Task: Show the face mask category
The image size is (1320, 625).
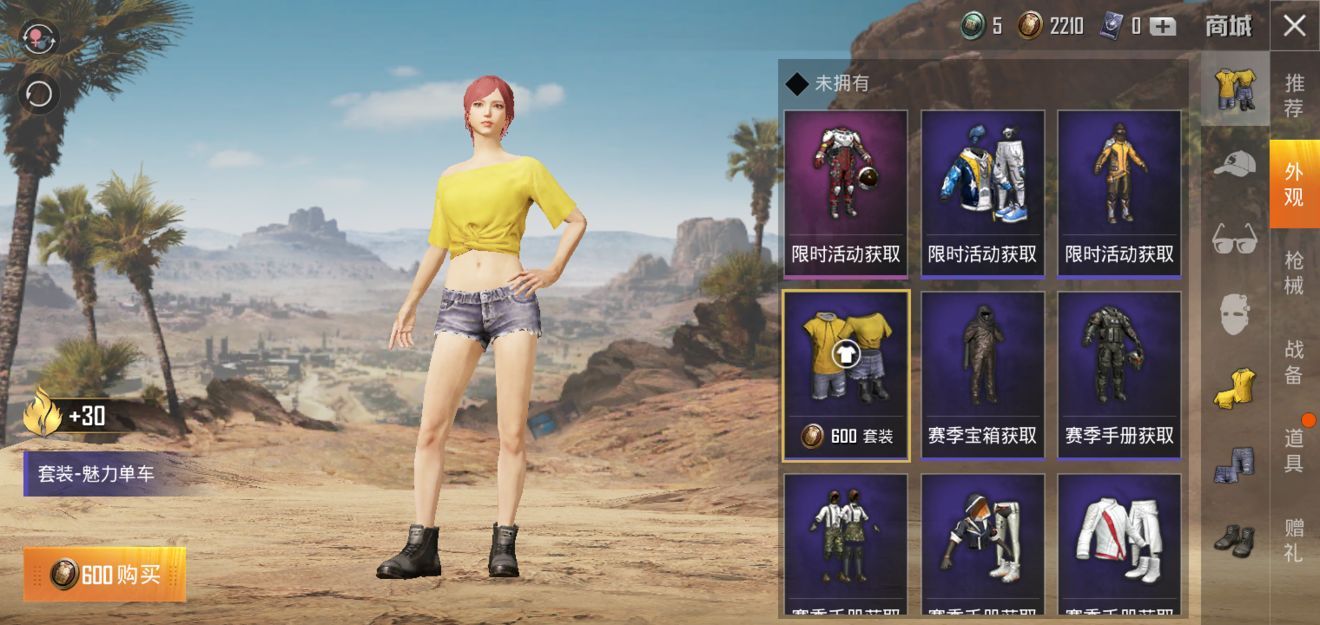Action: pyautogui.click(x=1234, y=314)
